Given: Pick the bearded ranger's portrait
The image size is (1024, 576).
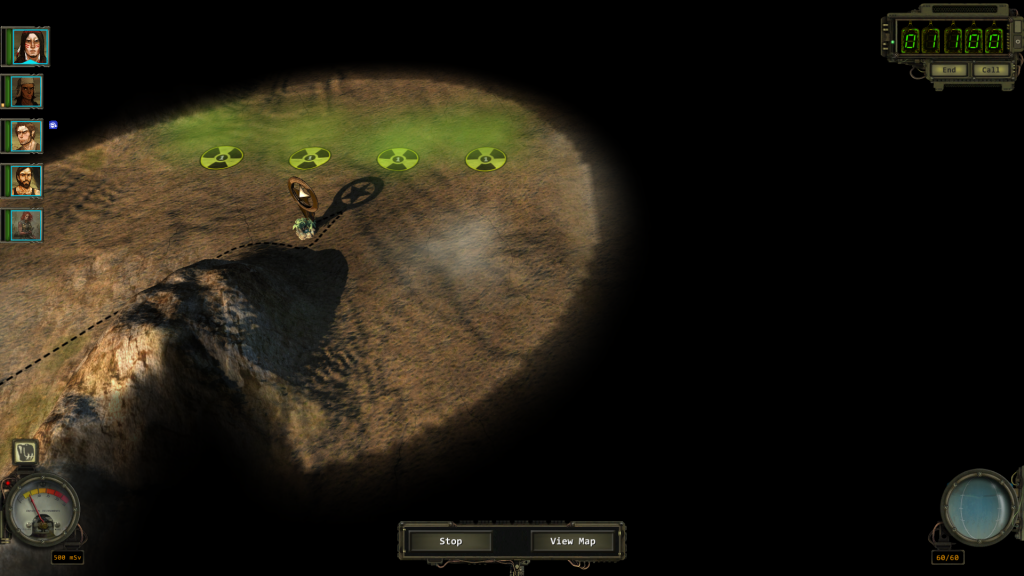Looking at the screenshot, I should (25, 180).
